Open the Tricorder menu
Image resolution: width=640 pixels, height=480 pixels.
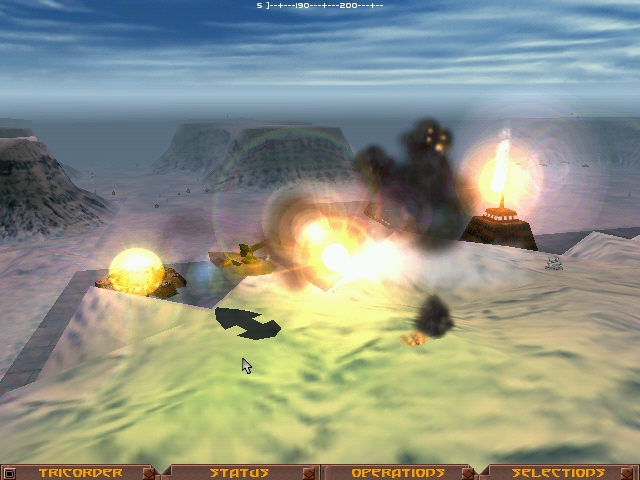(80, 473)
